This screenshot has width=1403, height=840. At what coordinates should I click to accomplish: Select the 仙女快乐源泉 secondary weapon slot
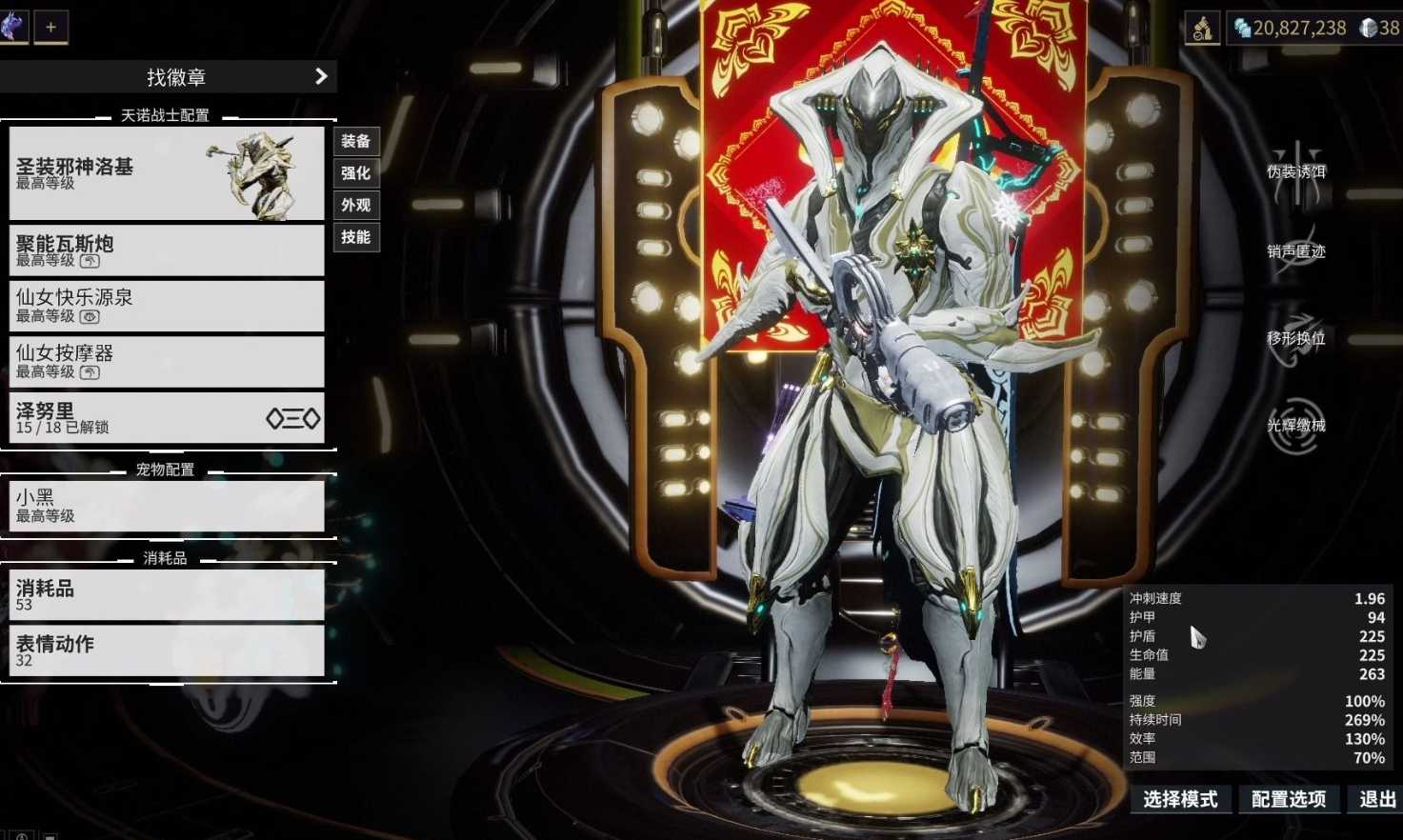pos(167,306)
